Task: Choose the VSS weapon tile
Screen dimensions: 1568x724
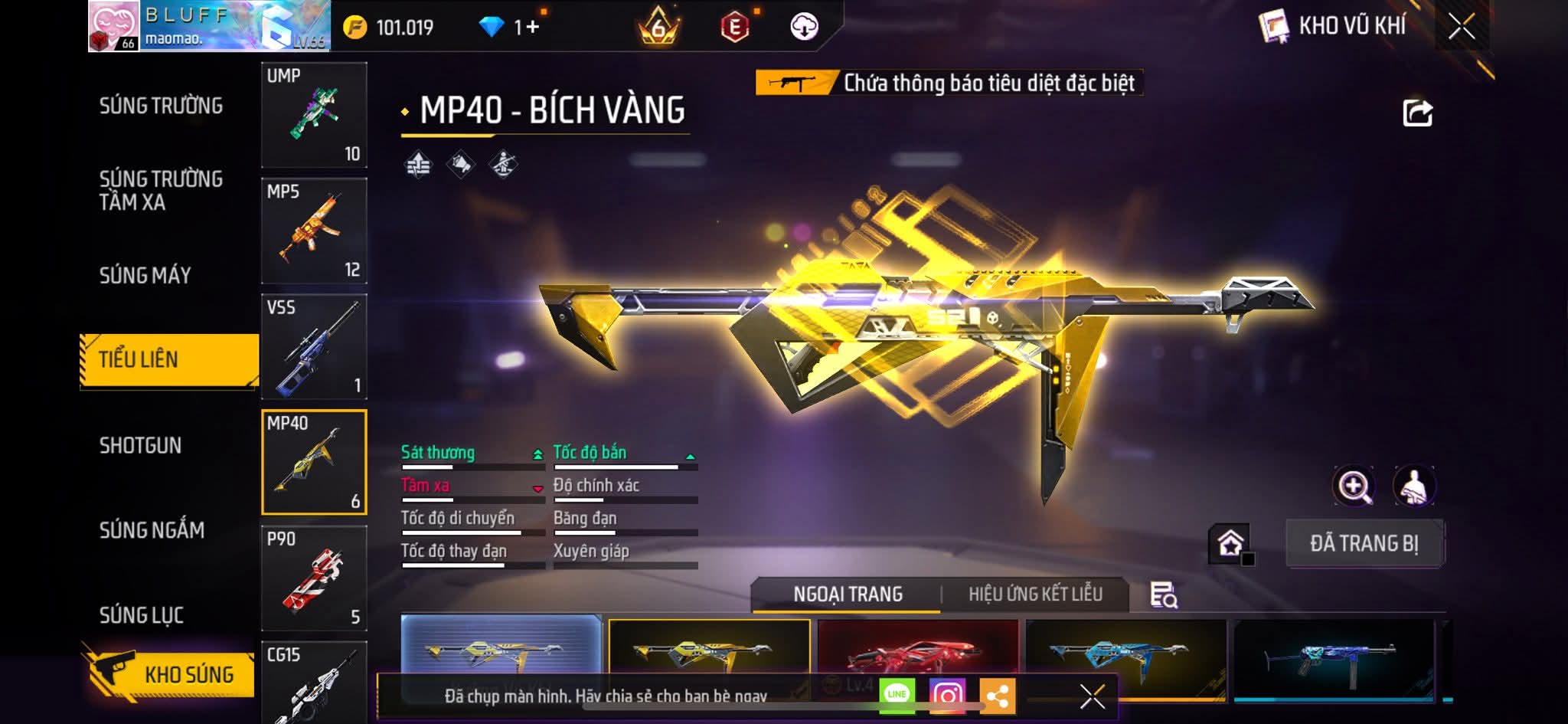Action: pyautogui.click(x=314, y=346)
